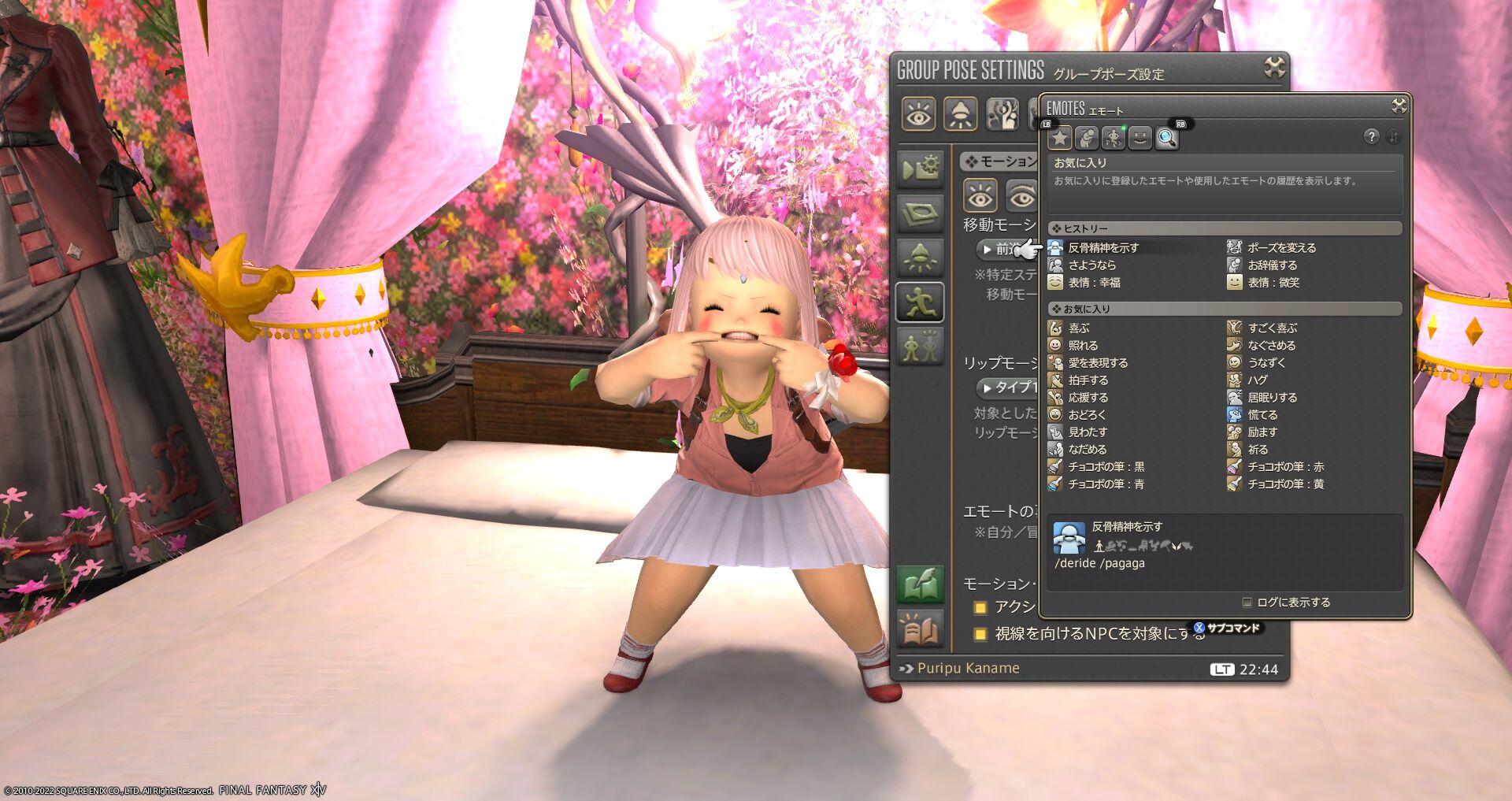The width and height of the screenshot is (1512, 801).
Task: Open the タイプ1 lip motion dropdown
Action: [1004, 388]
